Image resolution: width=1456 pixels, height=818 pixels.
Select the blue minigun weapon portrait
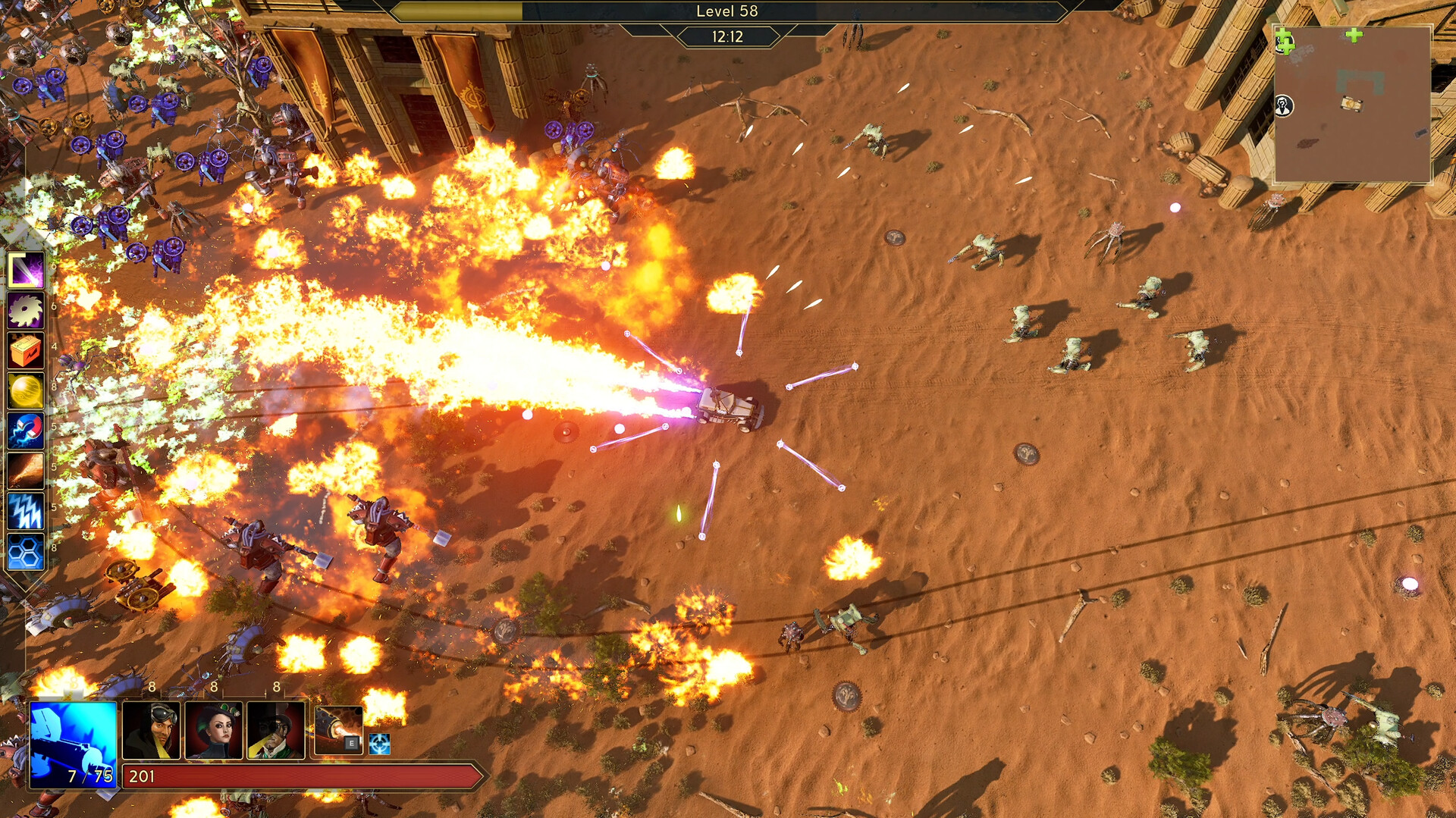coord(73,744)
